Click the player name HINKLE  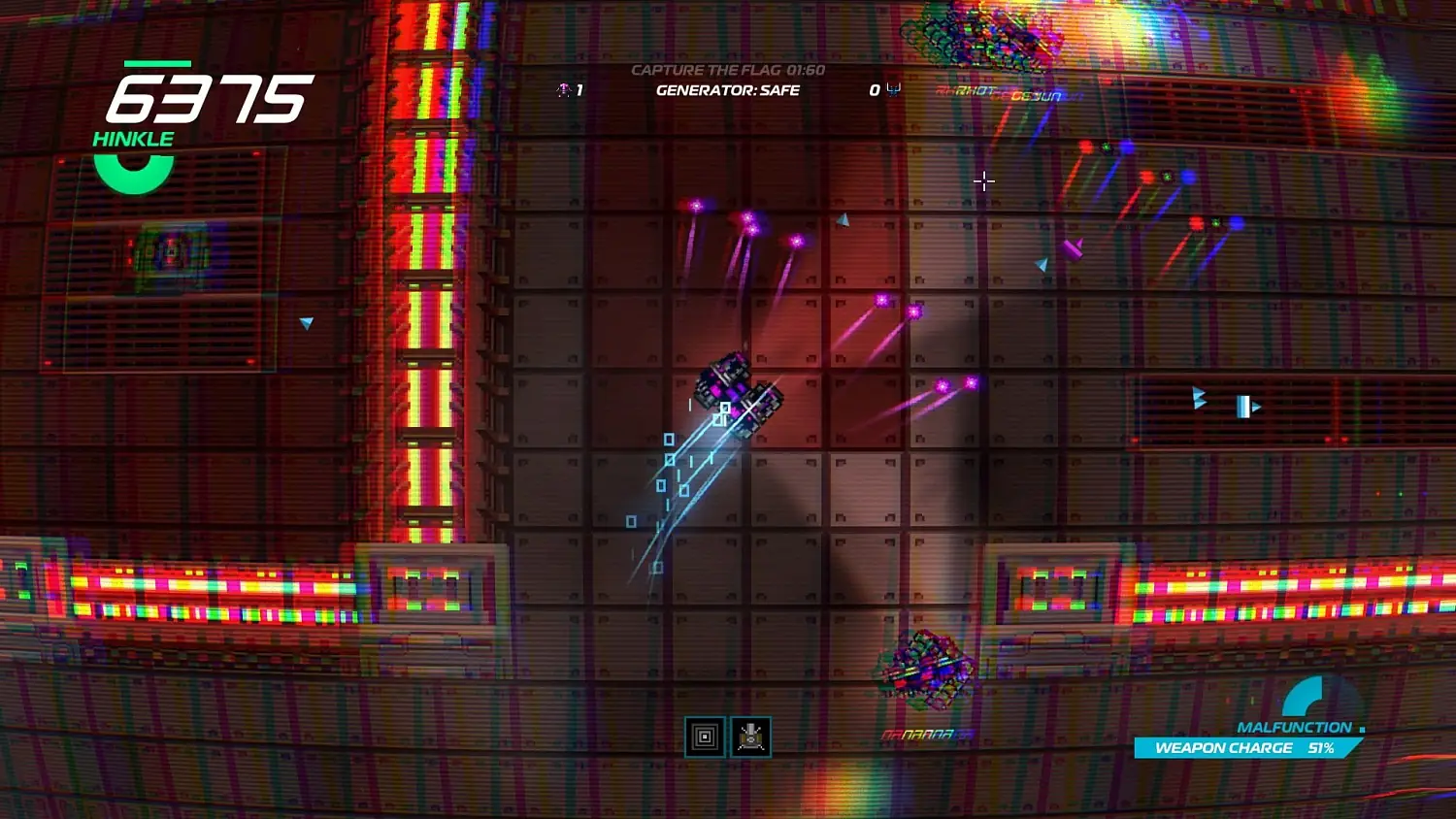pyautogui.click(x=132, y=138)
